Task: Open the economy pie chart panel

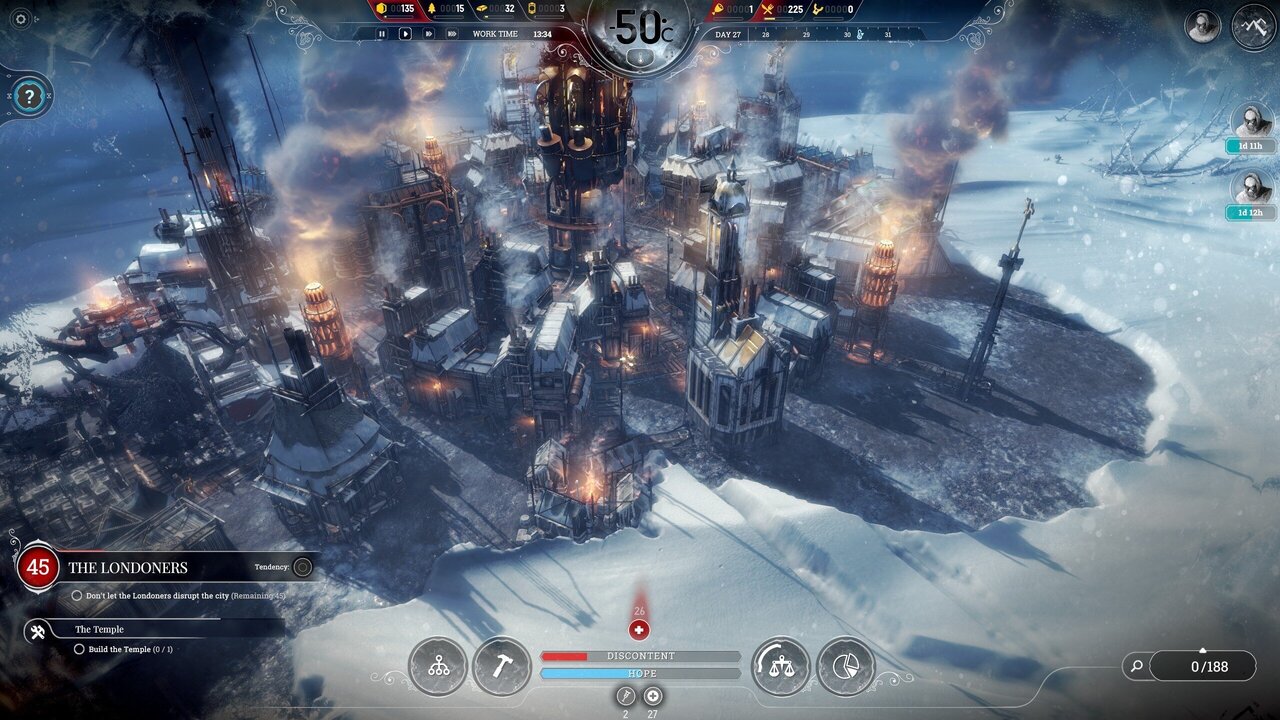Action: pos(845,667)
